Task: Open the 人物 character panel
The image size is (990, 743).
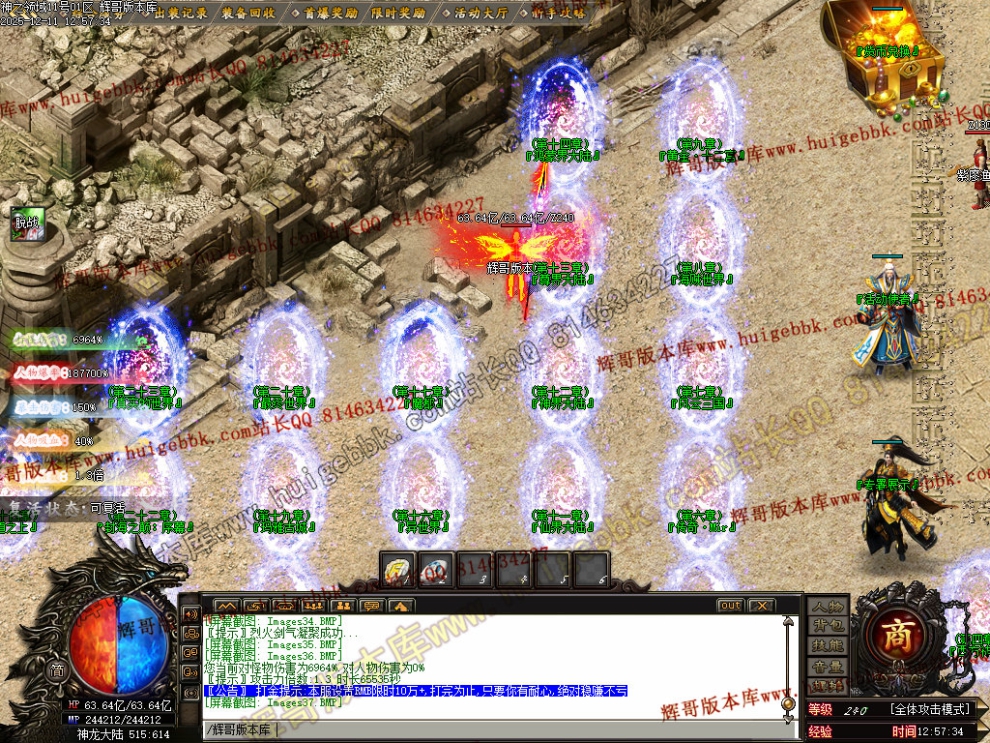Action: pyautogui.click(x=827, y=606)
